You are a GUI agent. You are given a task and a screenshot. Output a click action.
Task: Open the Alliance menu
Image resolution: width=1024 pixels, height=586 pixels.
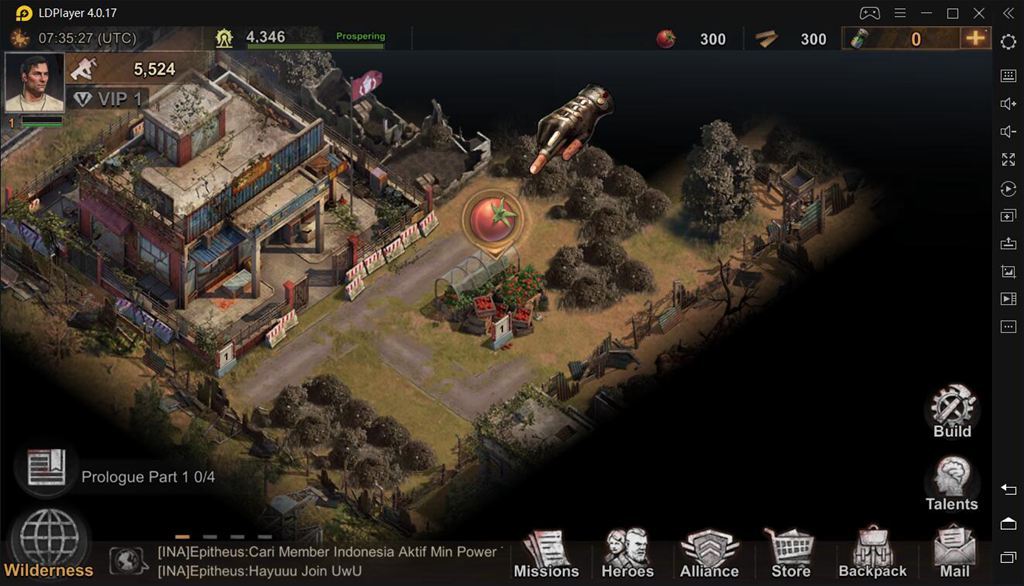coord(709,553)
